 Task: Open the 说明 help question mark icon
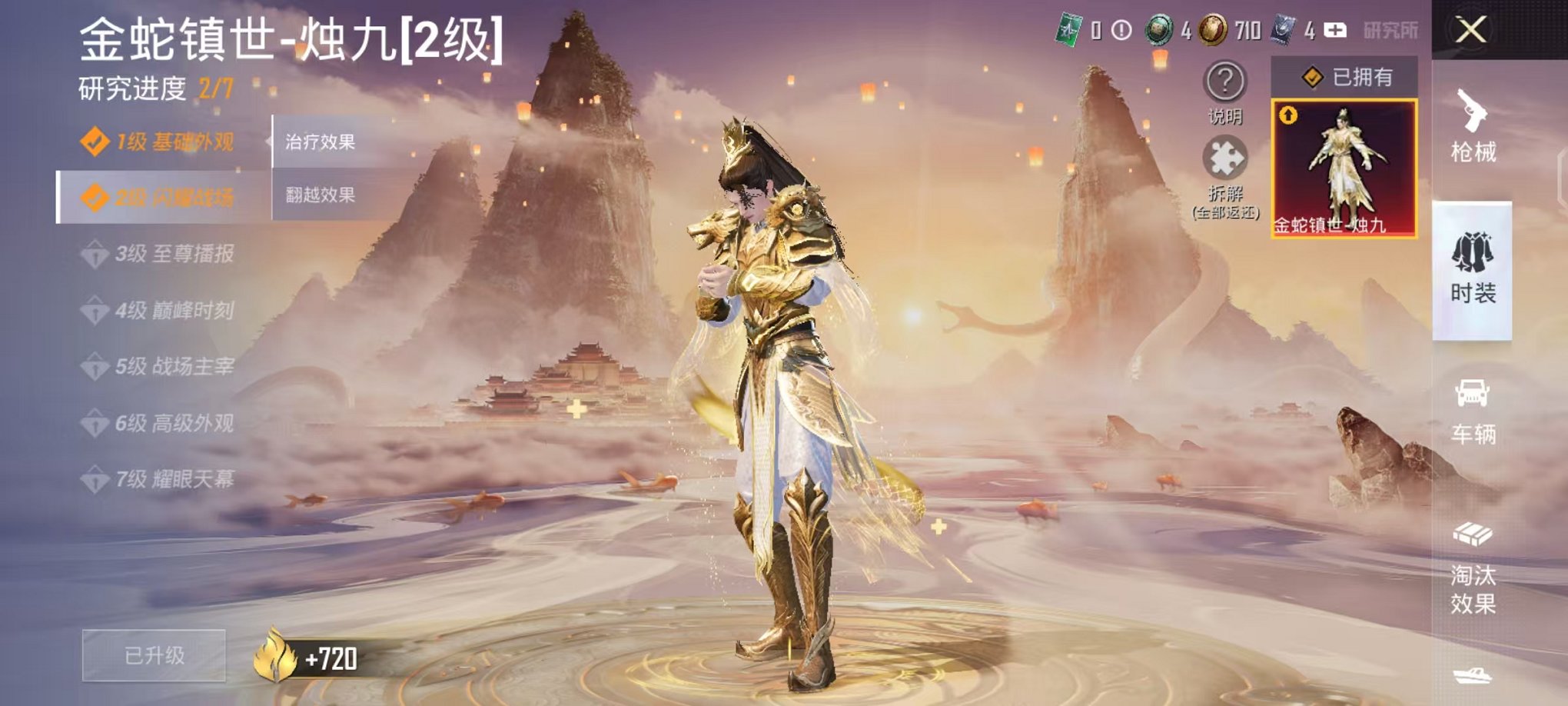point(1224,82)
